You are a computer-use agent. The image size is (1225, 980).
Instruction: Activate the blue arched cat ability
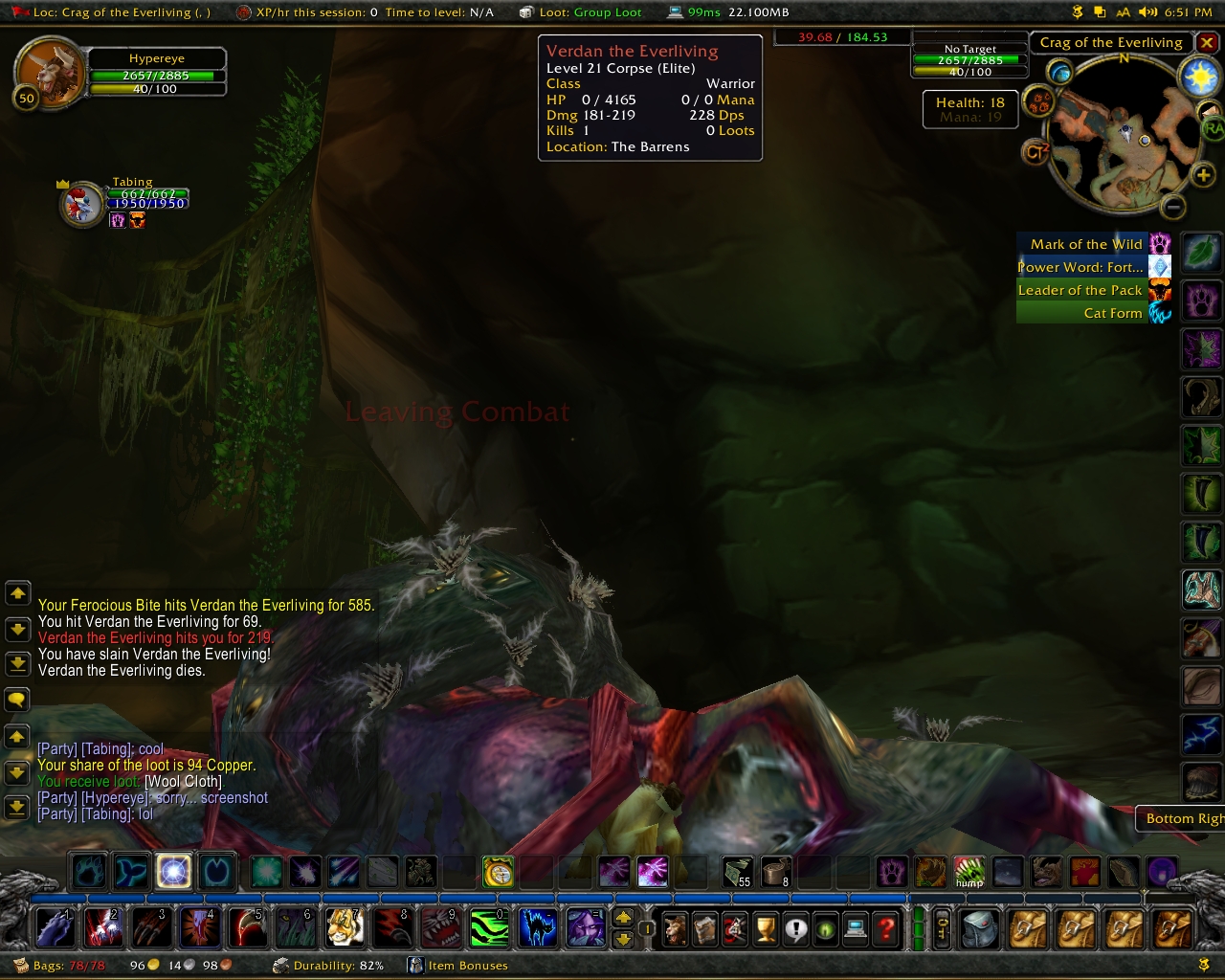pos(537,927)
